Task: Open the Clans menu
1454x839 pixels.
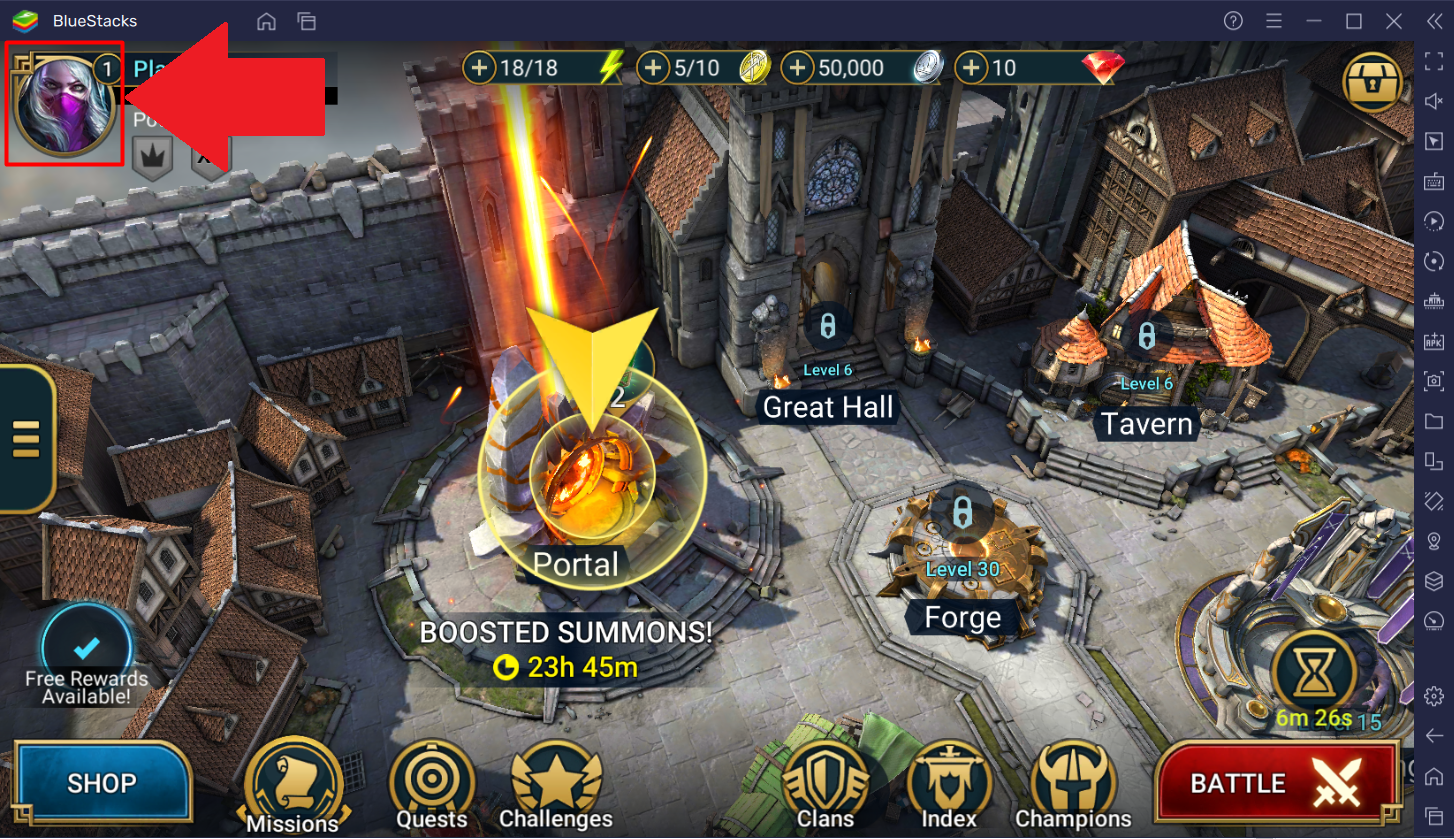Action: tap(825, 787)
